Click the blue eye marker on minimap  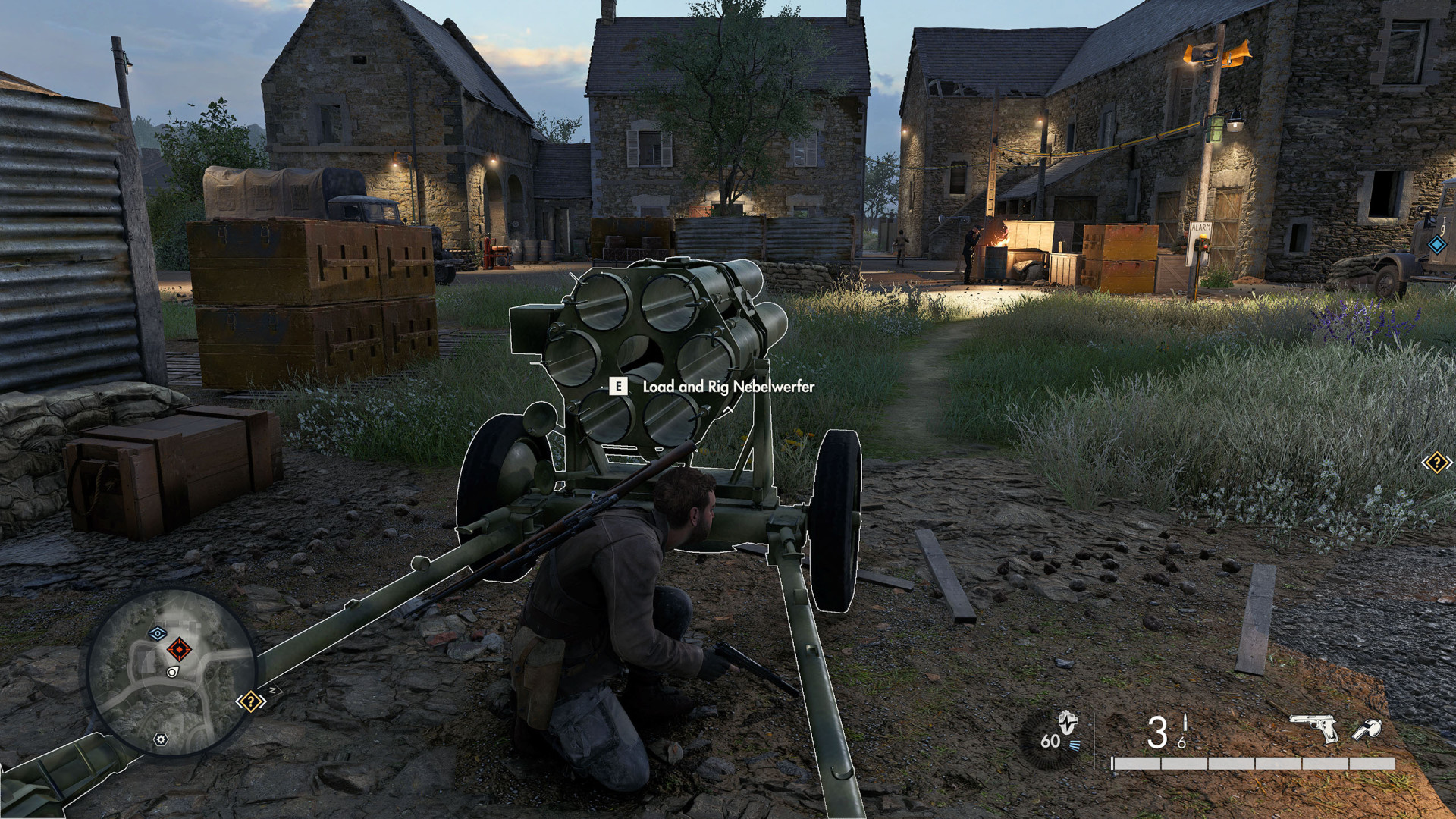coord(158,633)
